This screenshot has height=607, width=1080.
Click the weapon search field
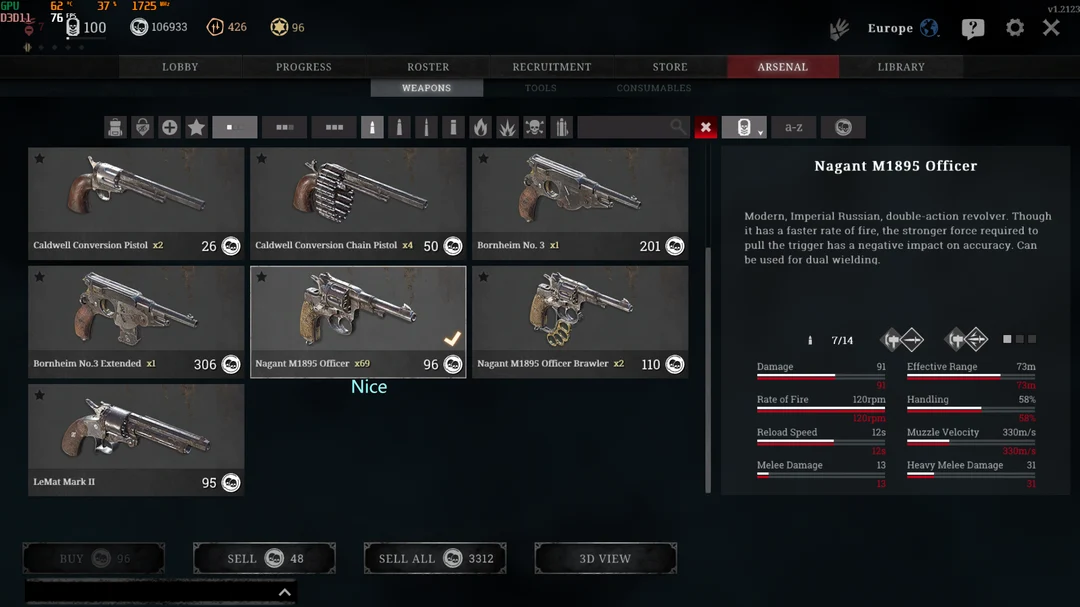coord(625,127)
